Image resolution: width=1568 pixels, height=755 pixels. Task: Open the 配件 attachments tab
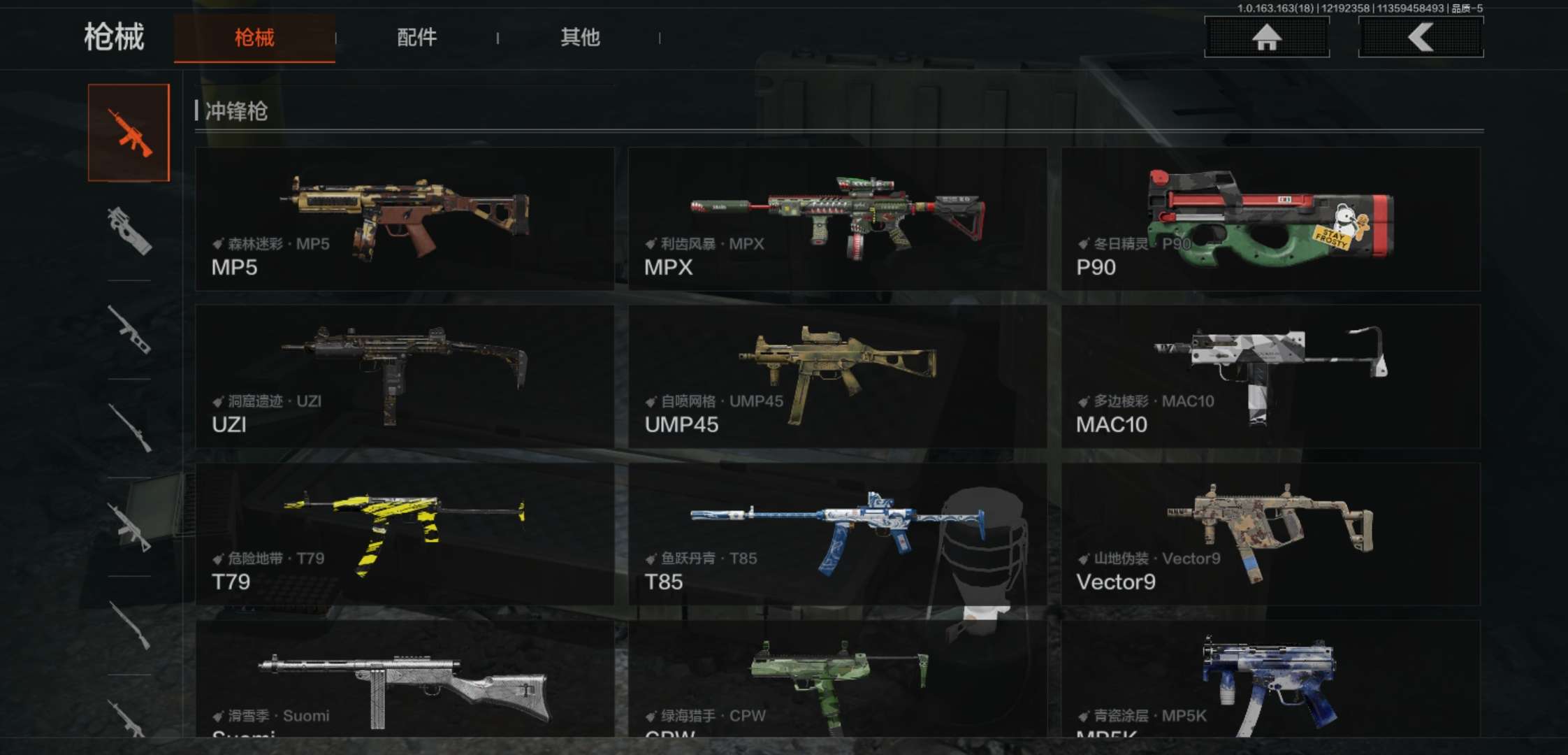coord(416,38)
